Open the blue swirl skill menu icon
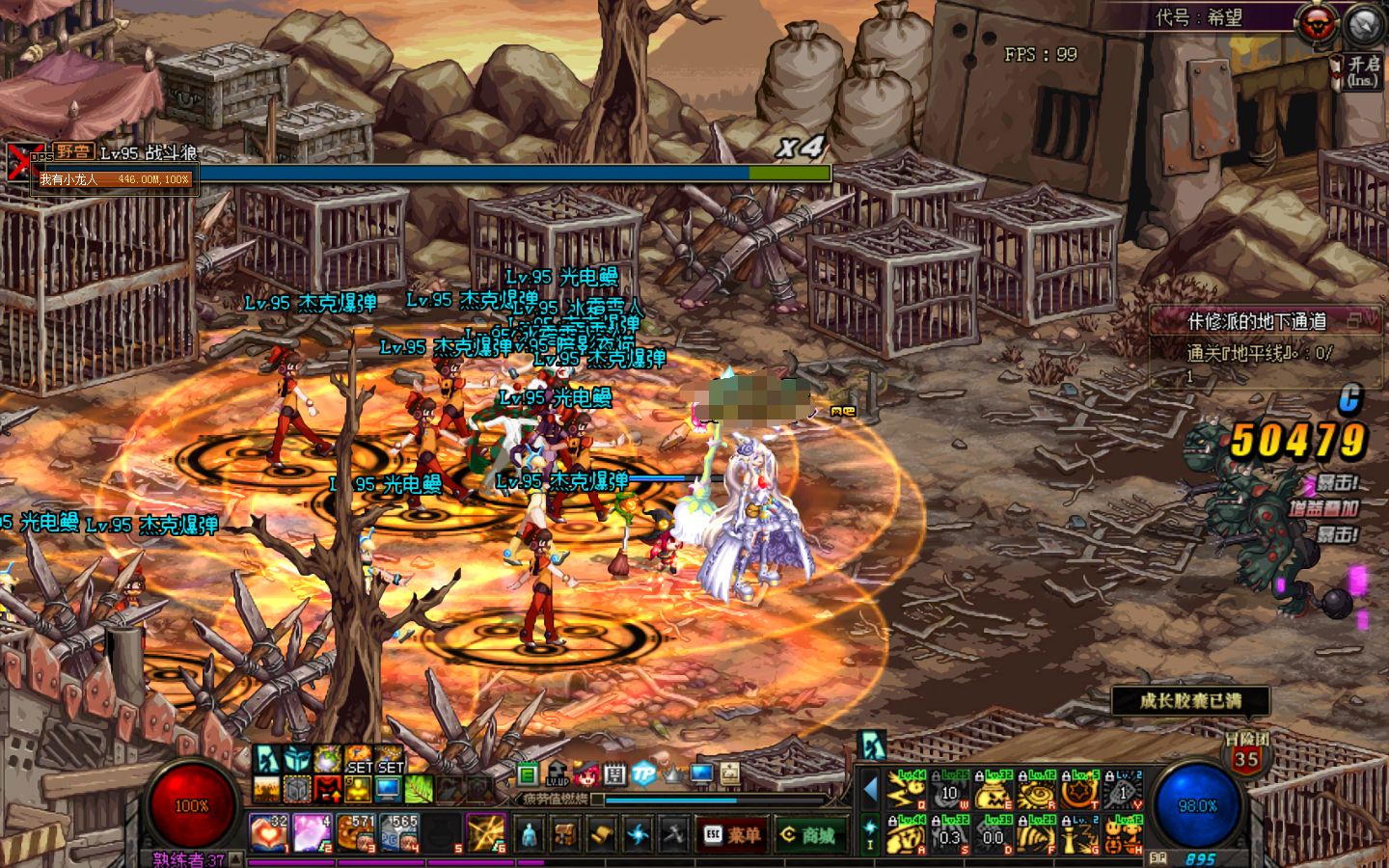 pos(638,834)
